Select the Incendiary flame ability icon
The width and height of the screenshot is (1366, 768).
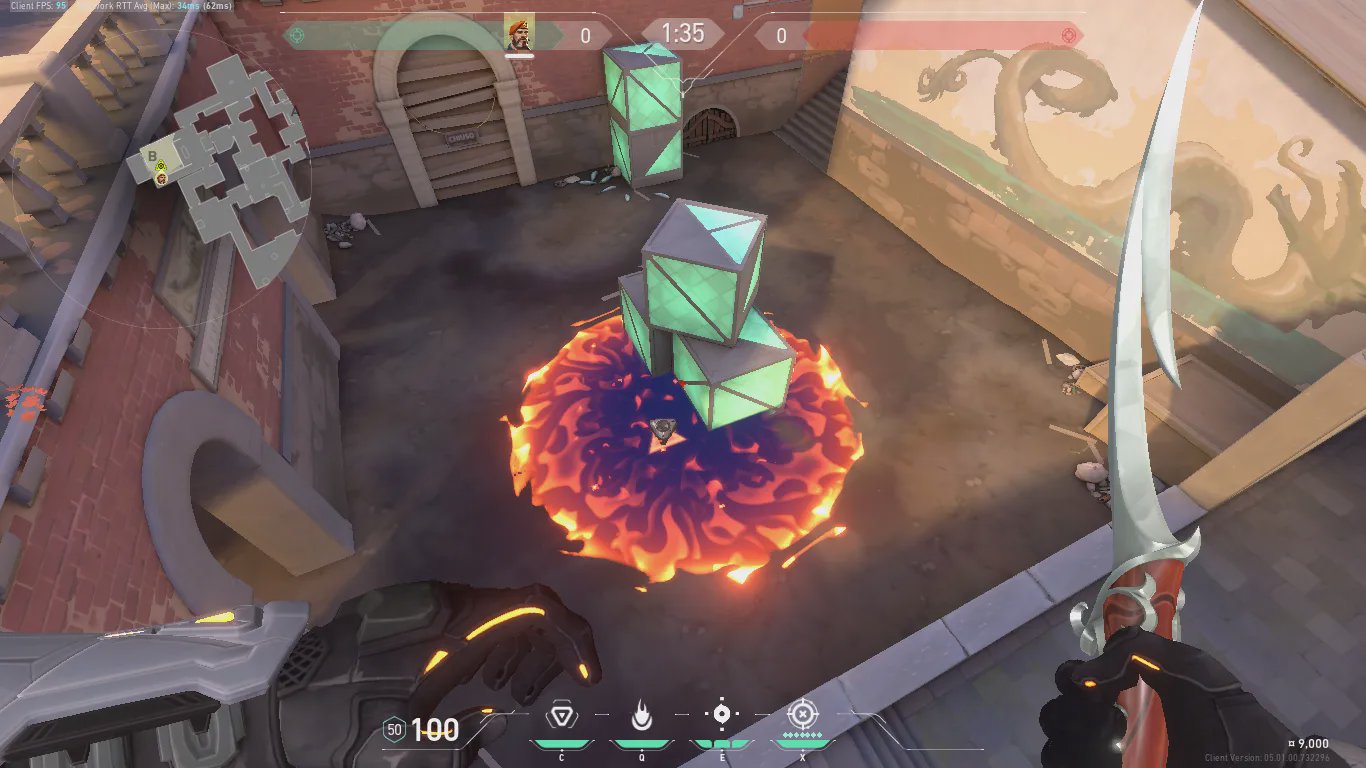click(x=641, y=716)
